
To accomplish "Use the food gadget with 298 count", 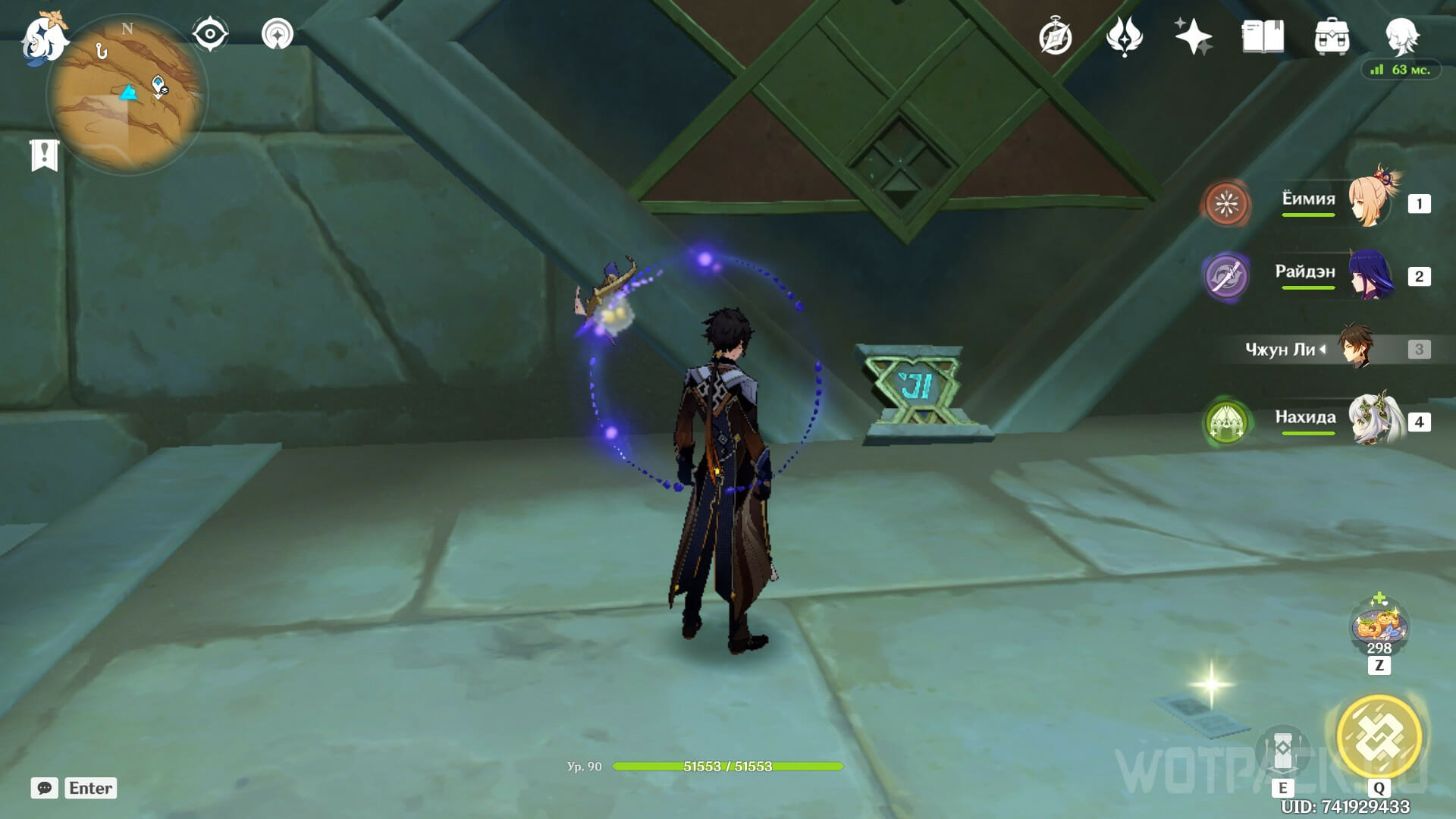I will point(1379,627).
